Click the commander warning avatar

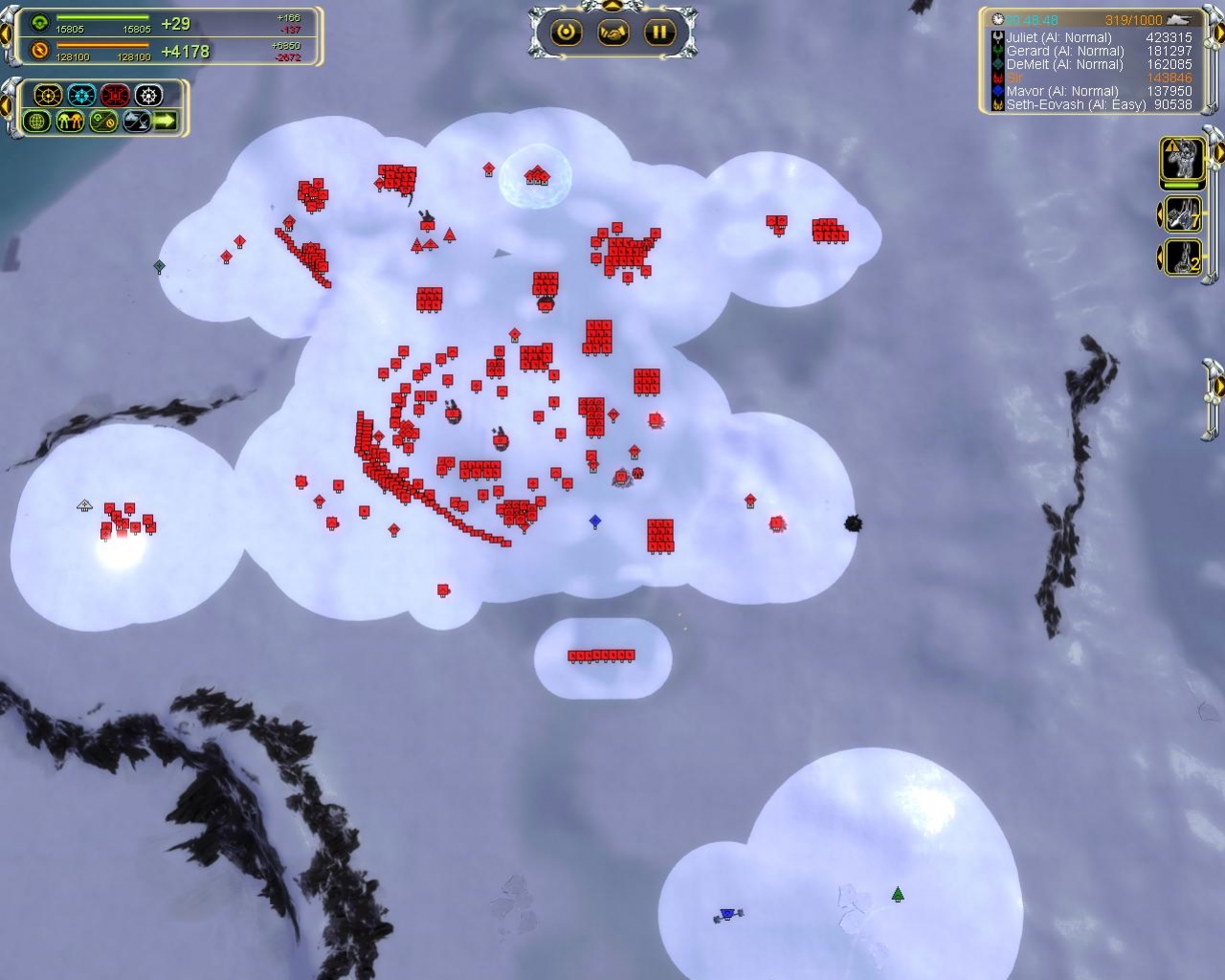click(x=1183, y=160)
